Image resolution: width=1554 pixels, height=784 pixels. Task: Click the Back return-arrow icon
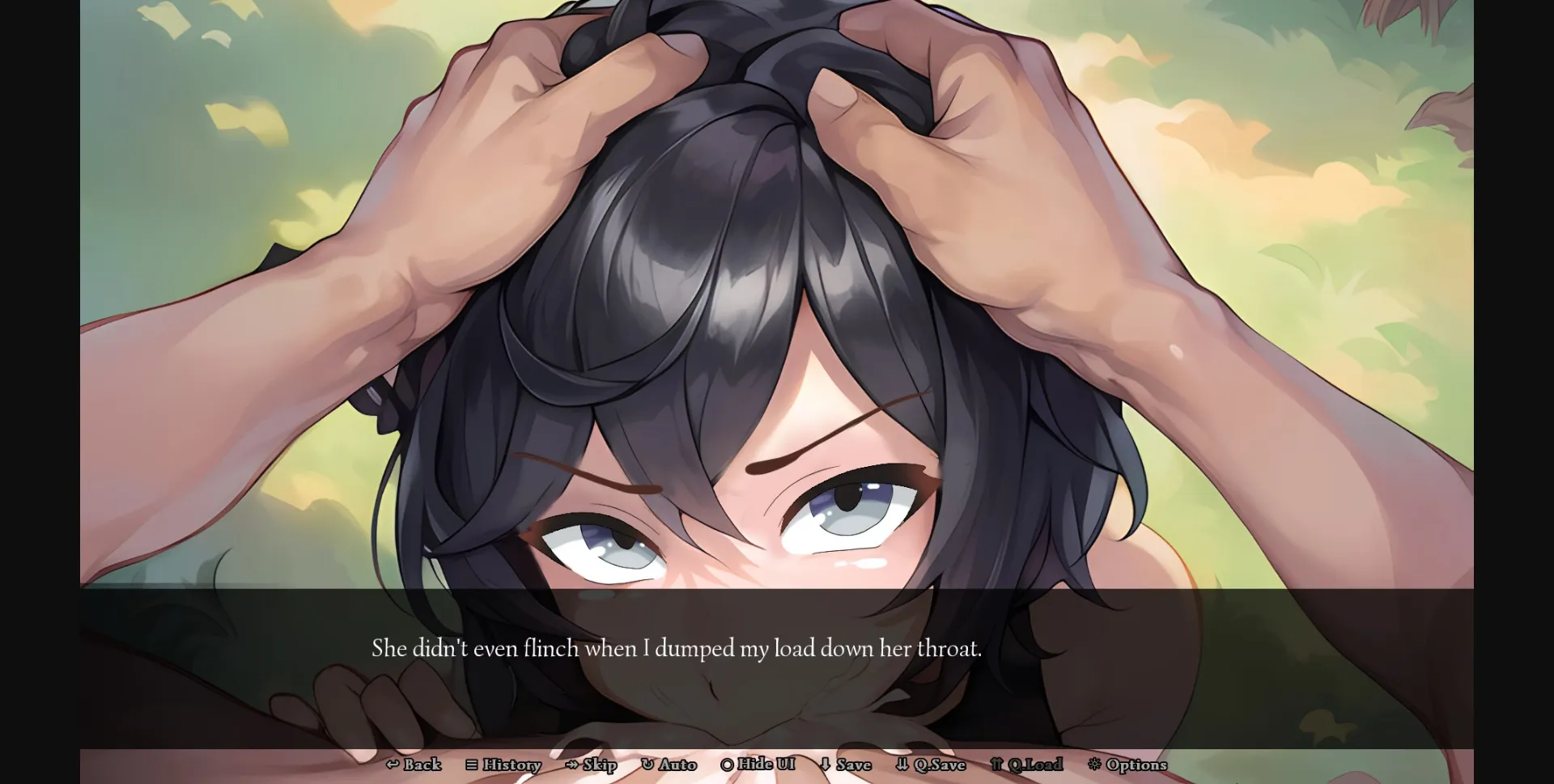(x=392, y=765)
